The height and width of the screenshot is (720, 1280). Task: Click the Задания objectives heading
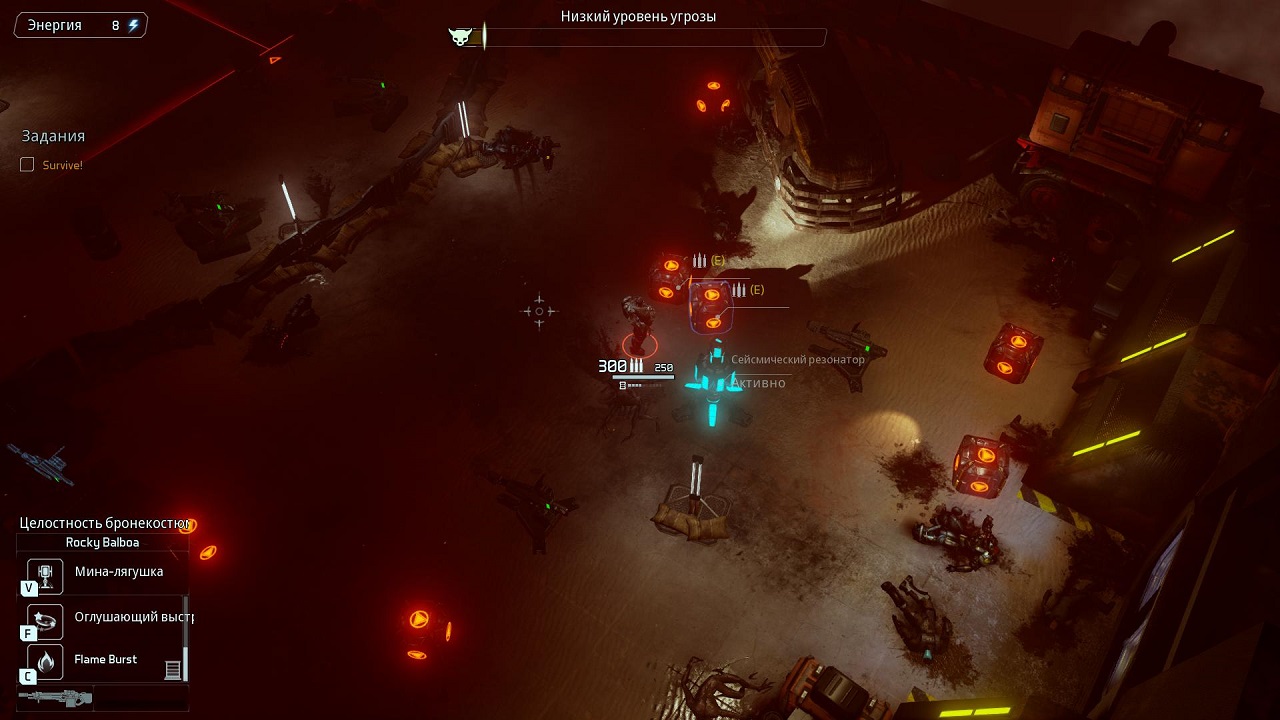[x=53, y=136]
